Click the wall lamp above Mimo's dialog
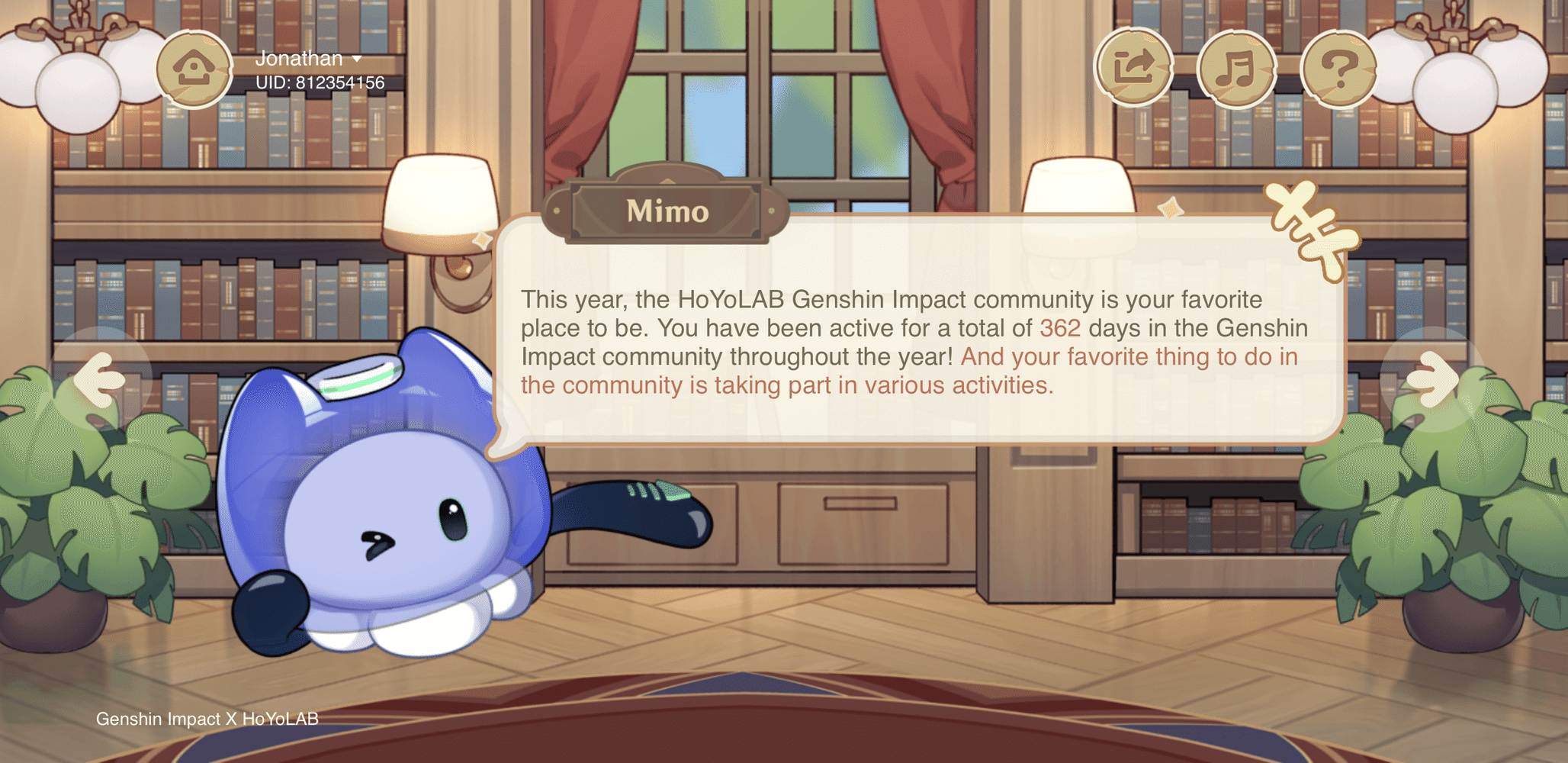Image resolution: width=1568 pixels, height=763 pixels. point(439,198)
